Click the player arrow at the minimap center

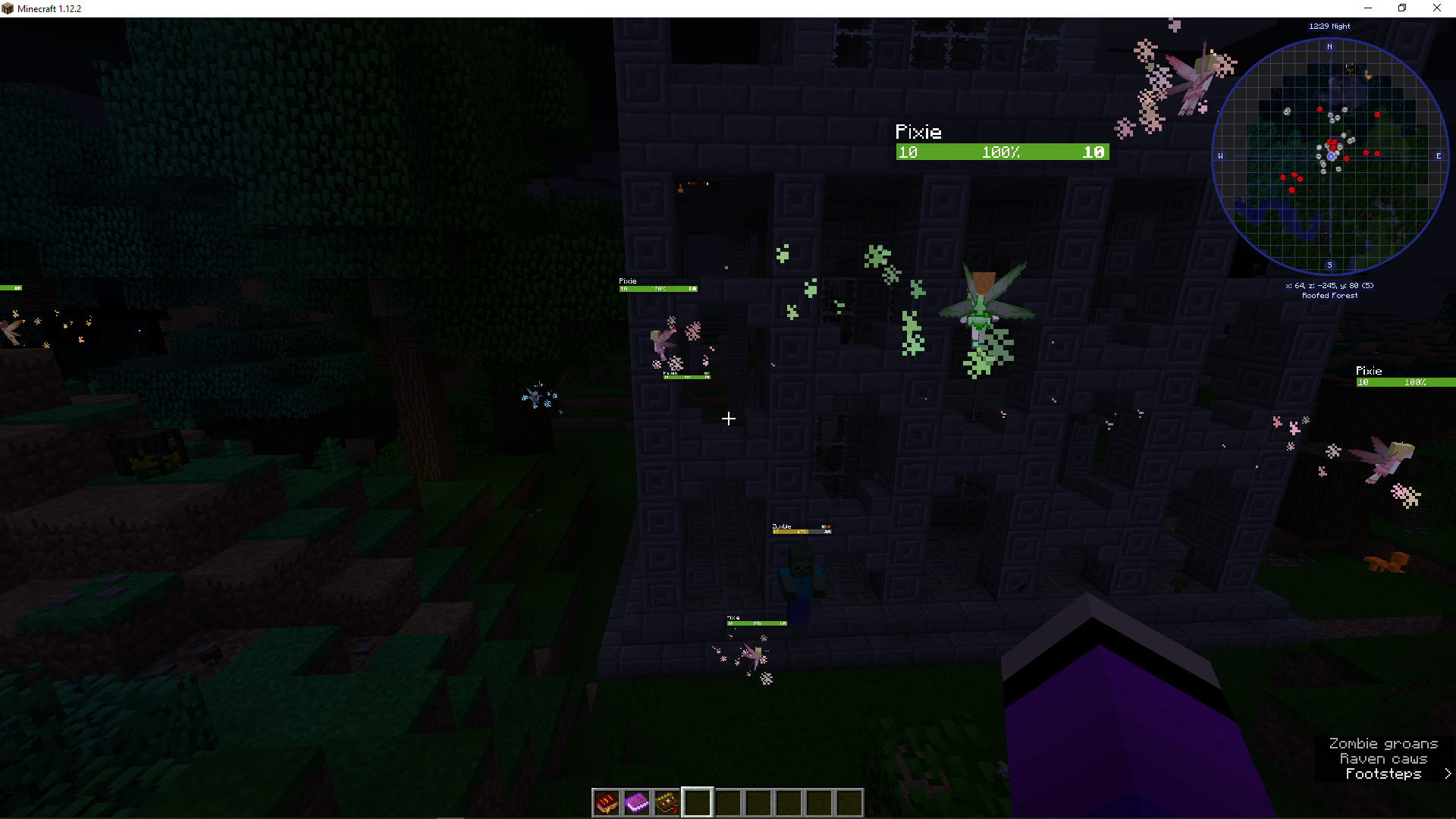(x=1329, y=155)
